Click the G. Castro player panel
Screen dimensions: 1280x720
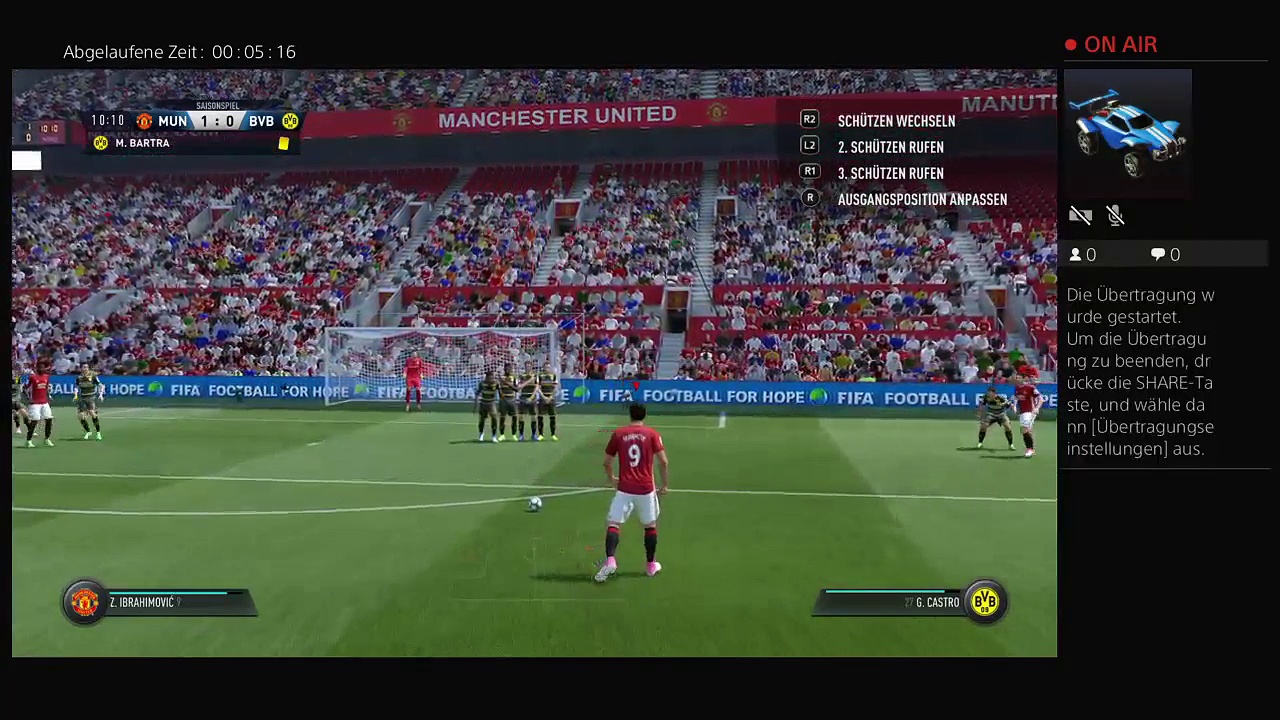pyautogui.click(x=910, y=602)
